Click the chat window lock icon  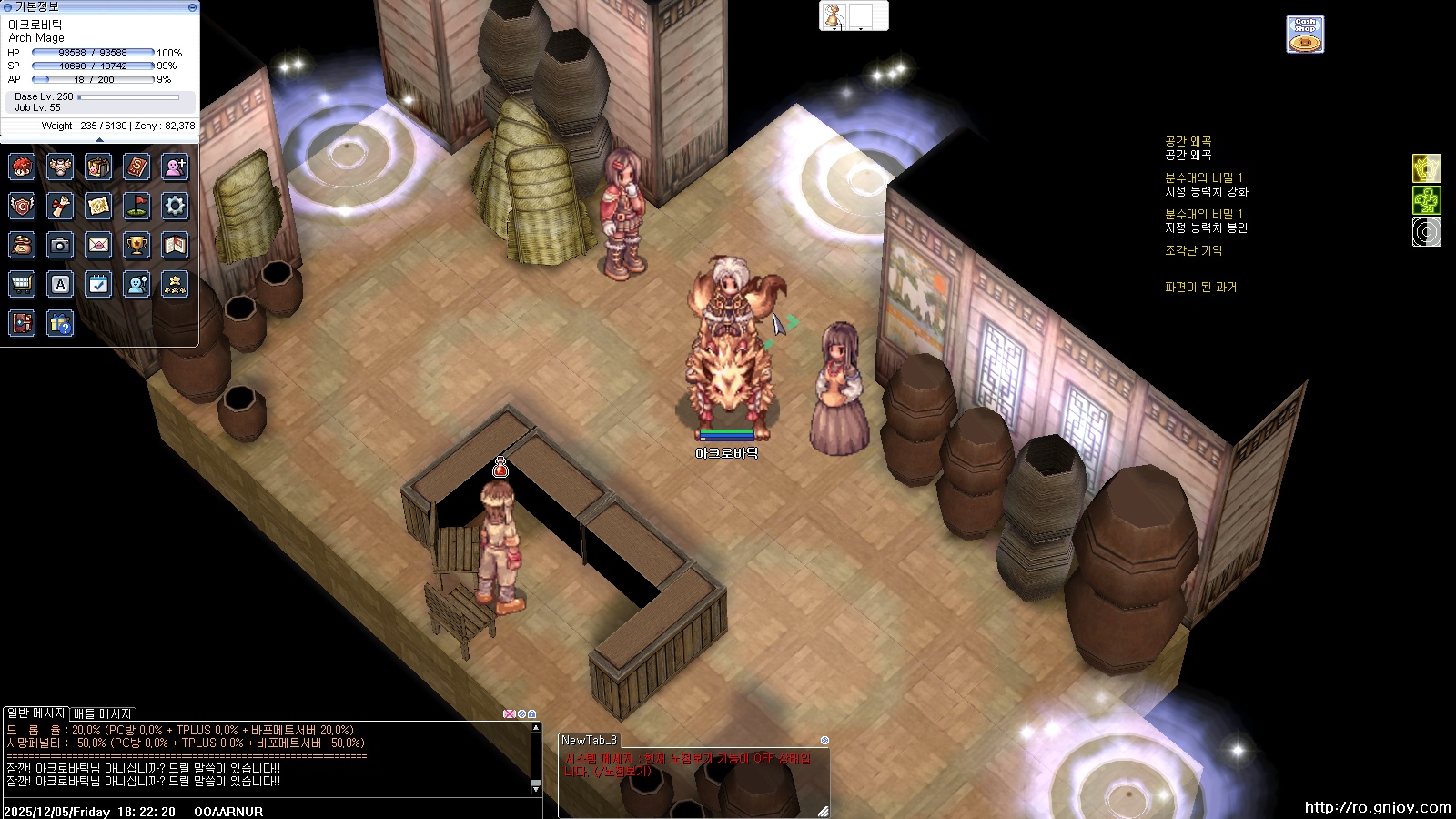click(532, 714)
